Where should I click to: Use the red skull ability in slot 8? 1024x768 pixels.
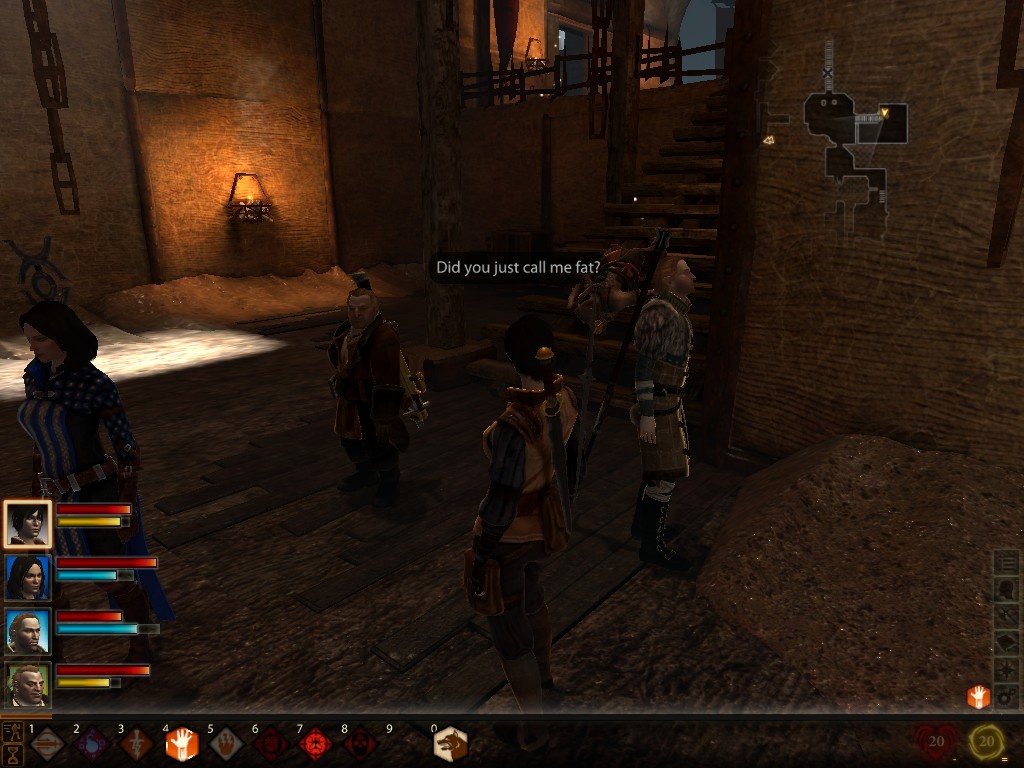[359, 744]
